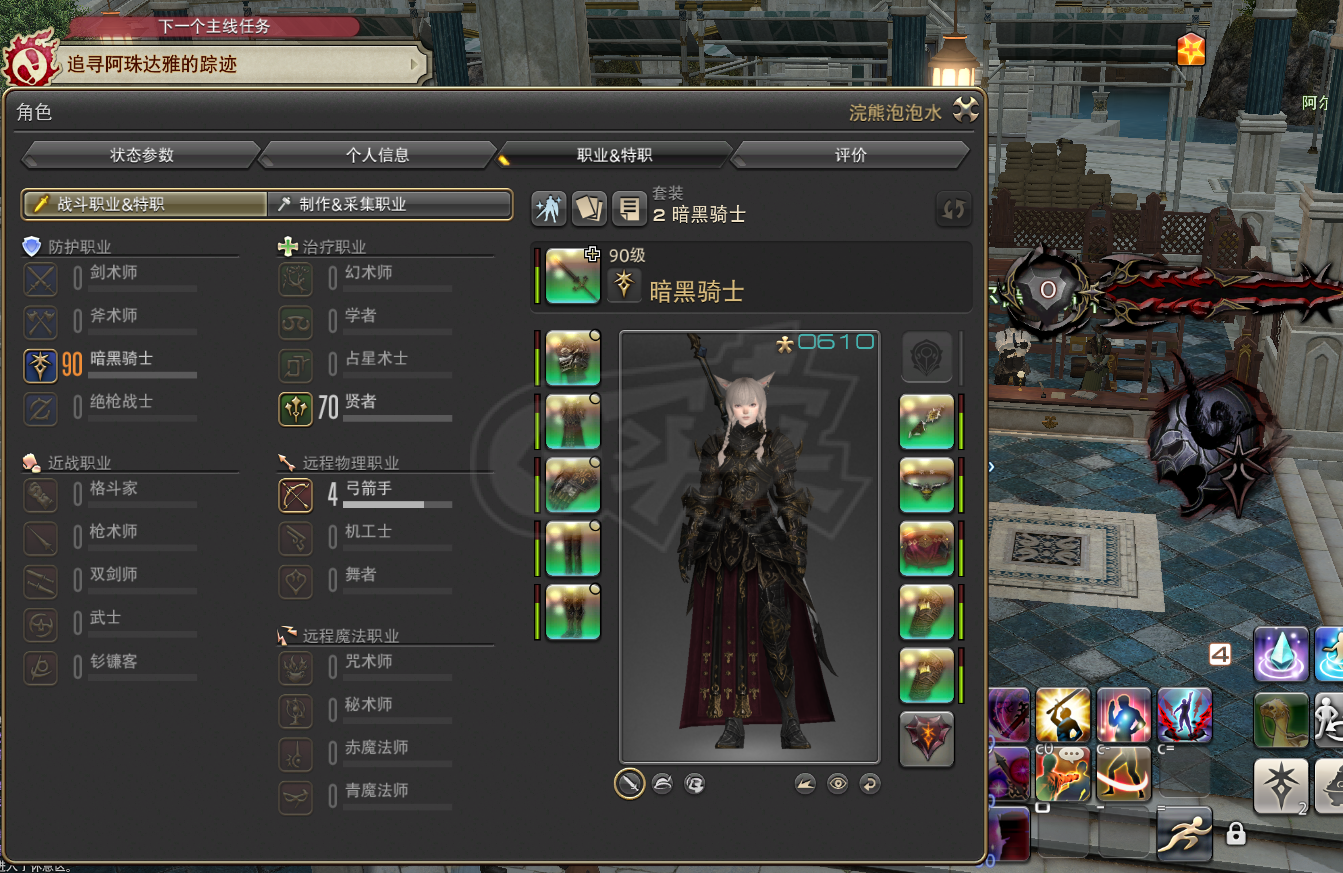This screenshot has width=1343, height=873.
Task: Select the 职业&特职 tab
Action: pyautogui.click(x=614, y=155)
